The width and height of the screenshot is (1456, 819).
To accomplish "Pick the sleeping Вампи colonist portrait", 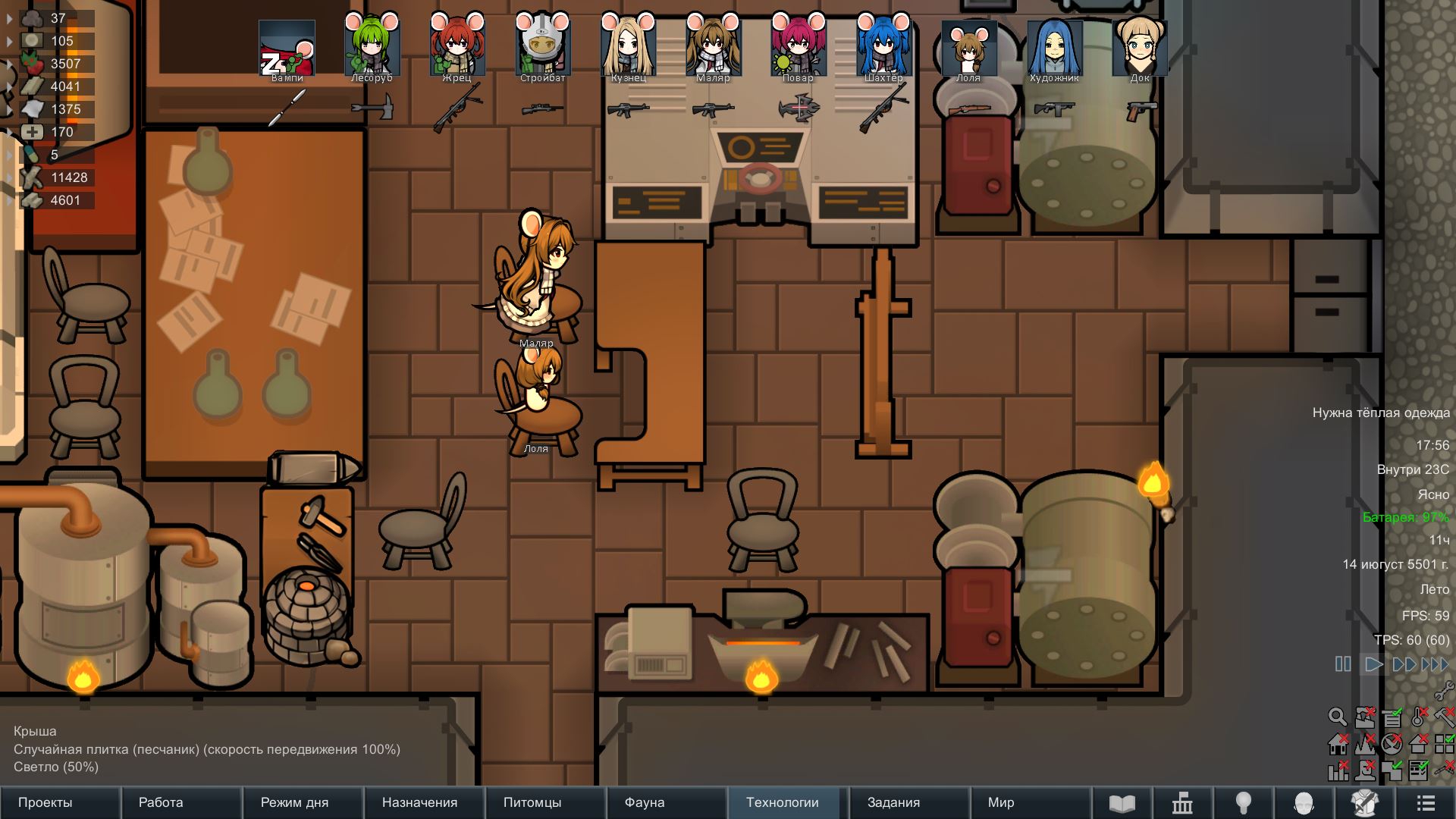I will [x=287, y=47].
